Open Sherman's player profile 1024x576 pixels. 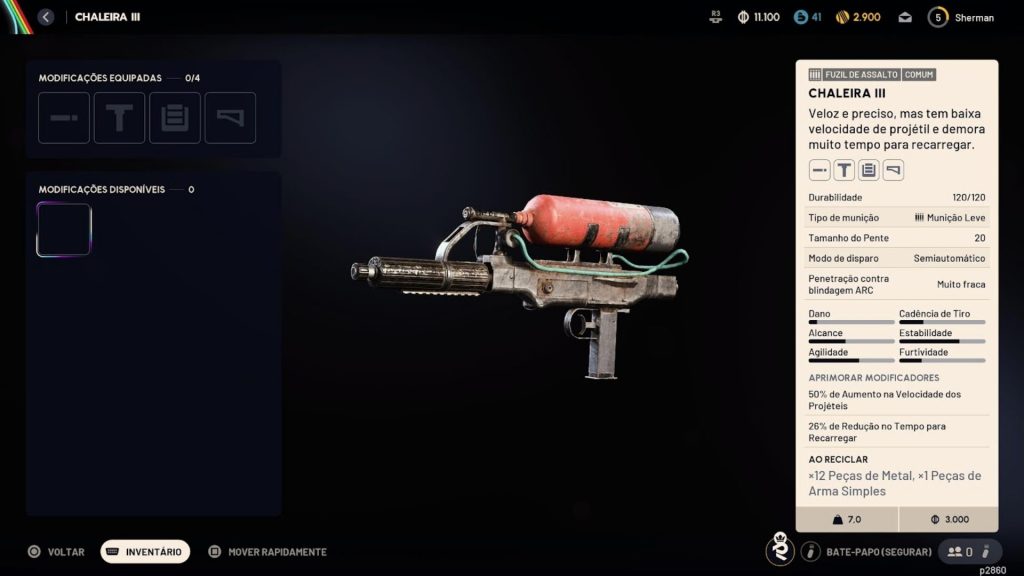(x=961, y=17)
